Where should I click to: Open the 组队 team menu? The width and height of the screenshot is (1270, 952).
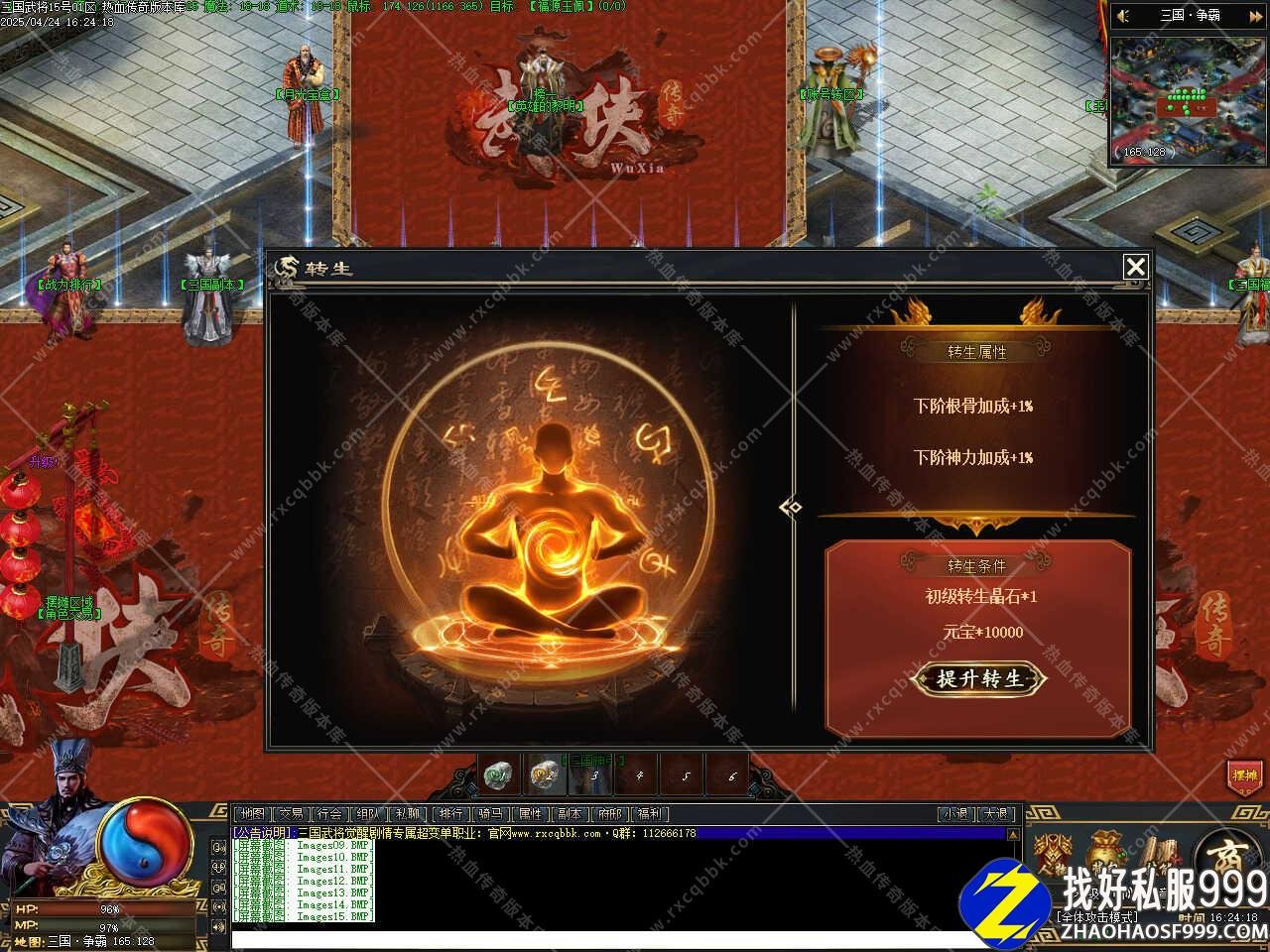pos(368,813)
